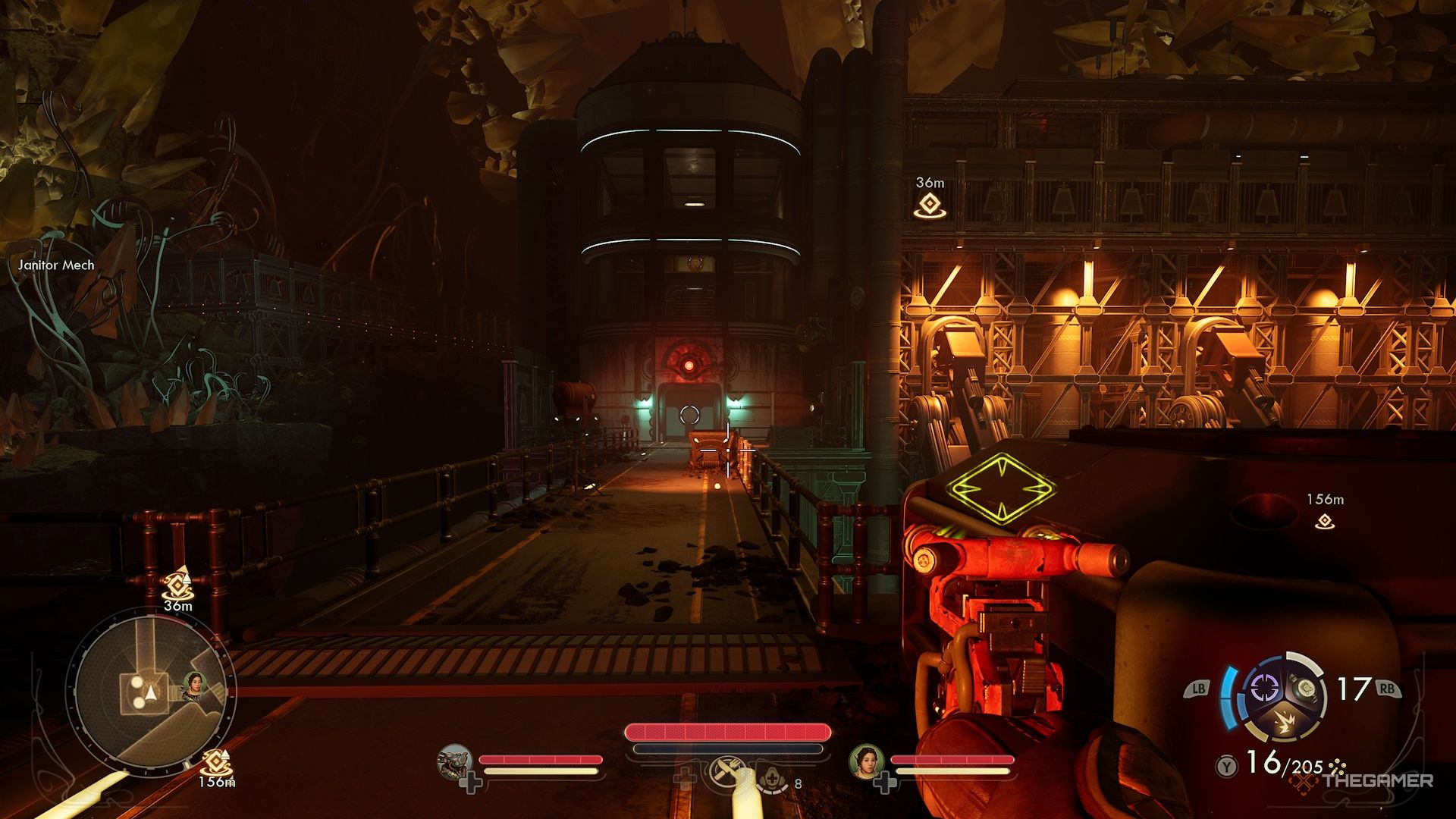
Task: Select the grenade throwable slot
Action: coord(1306,689)
